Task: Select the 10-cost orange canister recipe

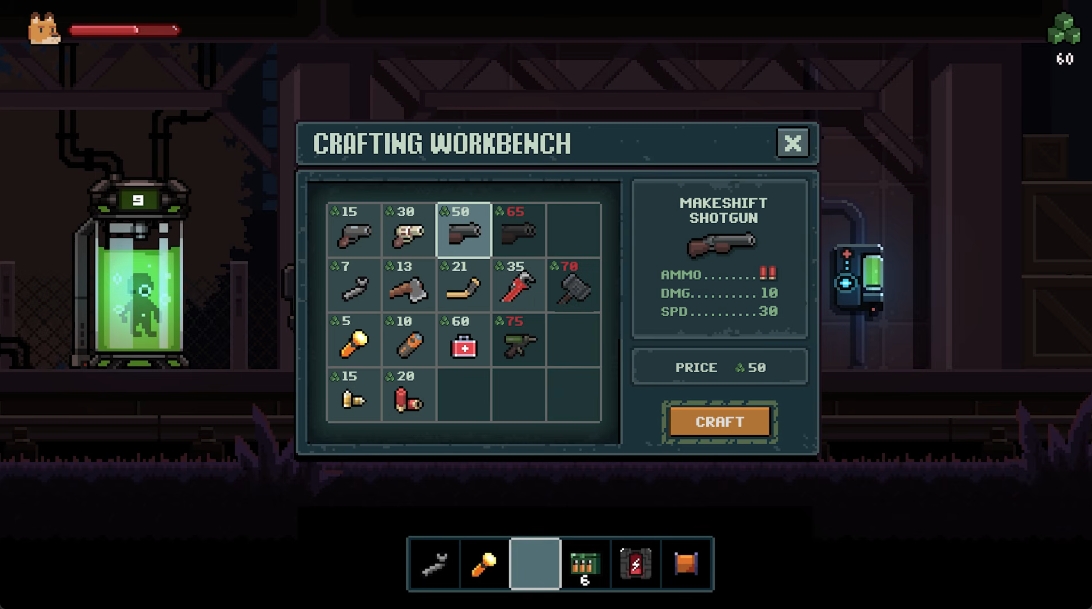Action: pyautogui.click(x=409, y=341)
